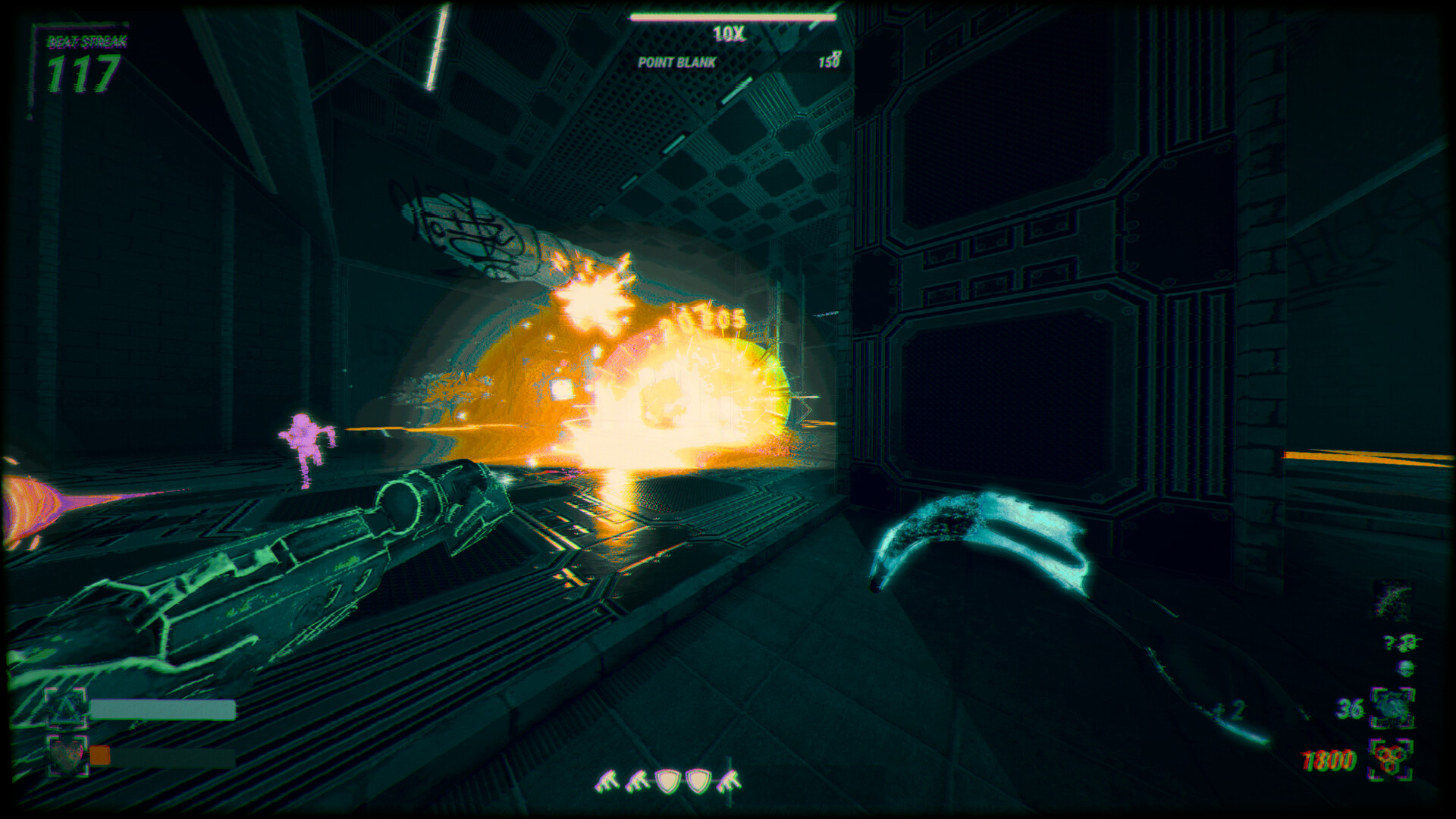Select the skull icon above the ammo counter

[x=1405, y=669]
